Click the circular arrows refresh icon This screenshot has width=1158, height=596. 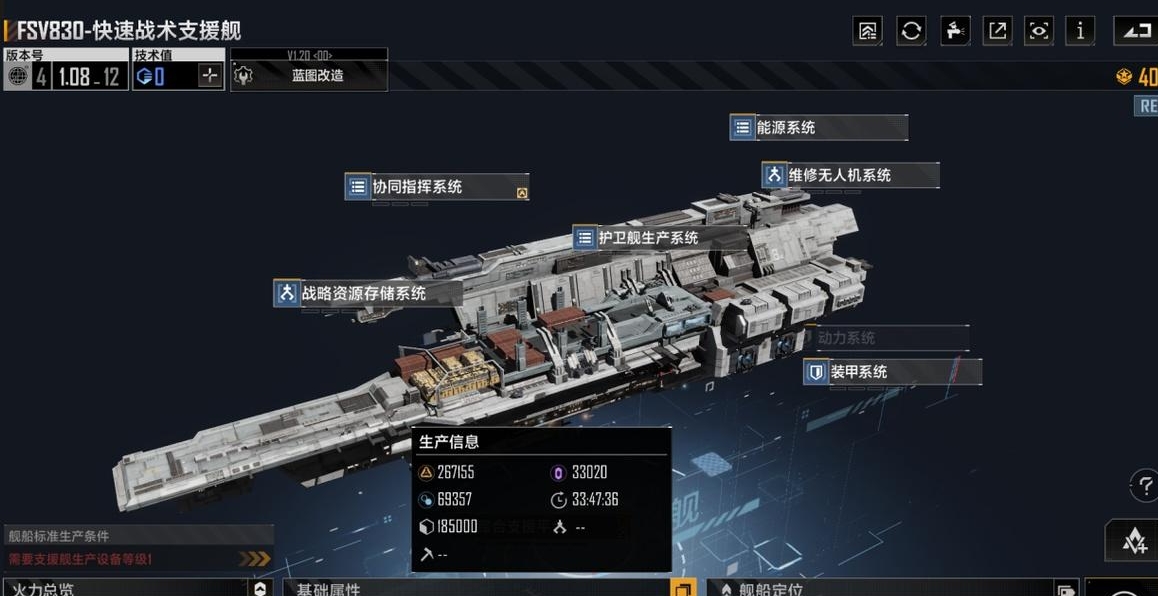click(x=911, y=31)
